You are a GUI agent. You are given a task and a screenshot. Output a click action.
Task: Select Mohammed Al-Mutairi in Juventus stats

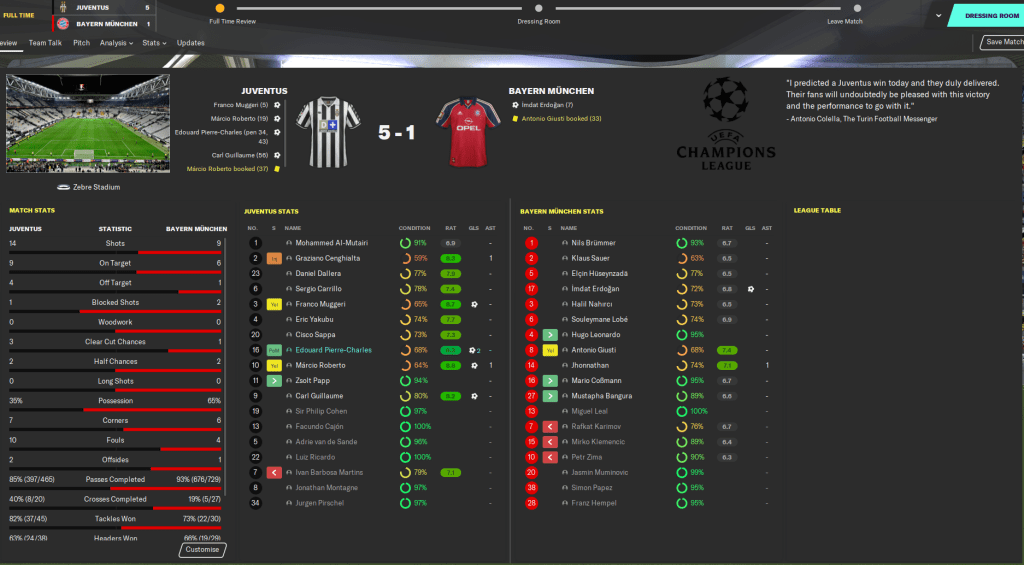coord(329,243)
